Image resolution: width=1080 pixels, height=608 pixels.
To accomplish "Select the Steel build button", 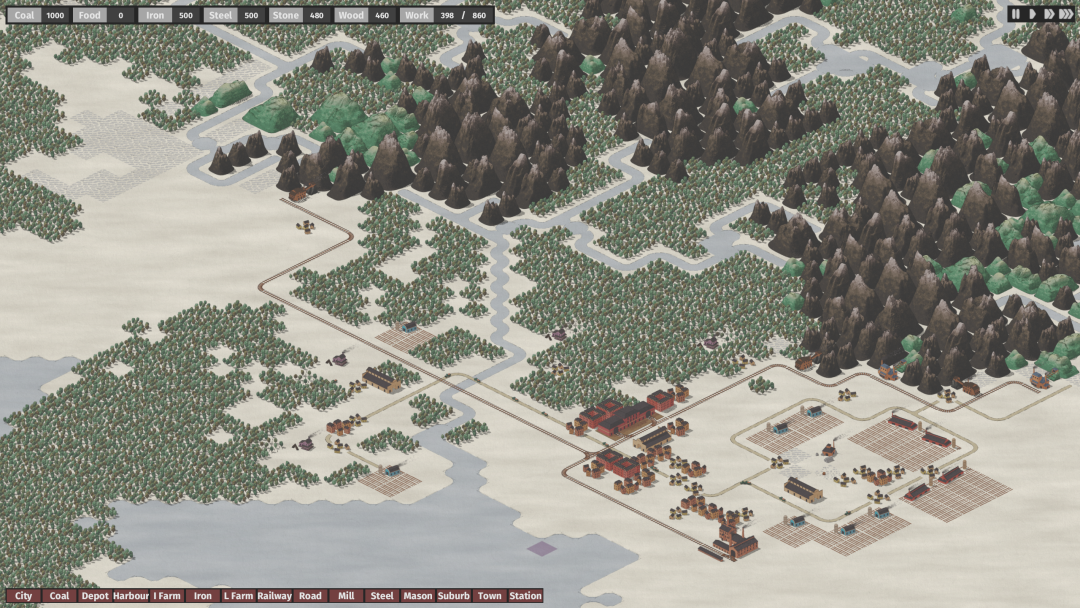I will tap(382, 596).
